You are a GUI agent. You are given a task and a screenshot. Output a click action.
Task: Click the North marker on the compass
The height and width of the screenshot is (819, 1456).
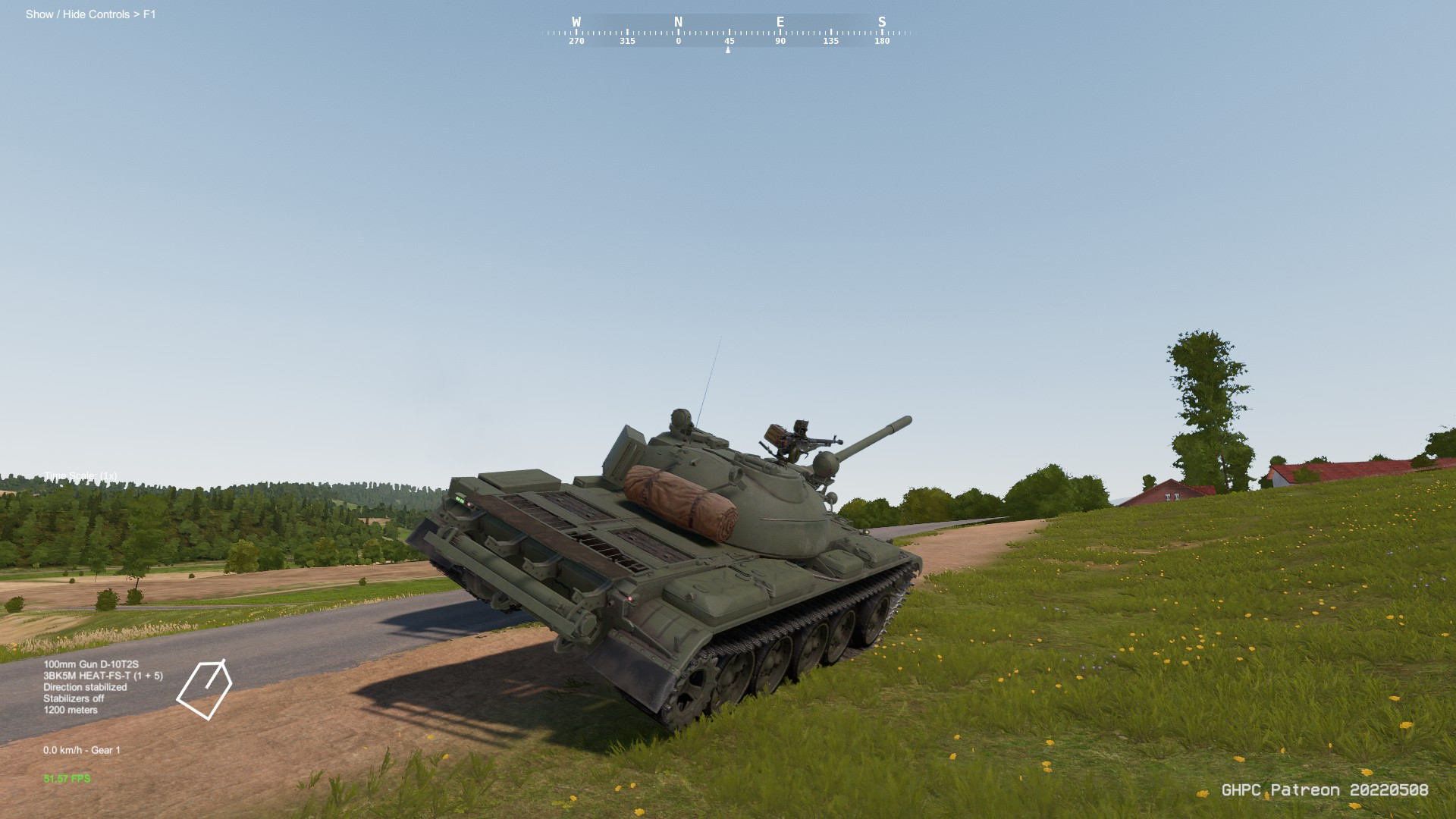pyautogui.click(x=677, y=22)
